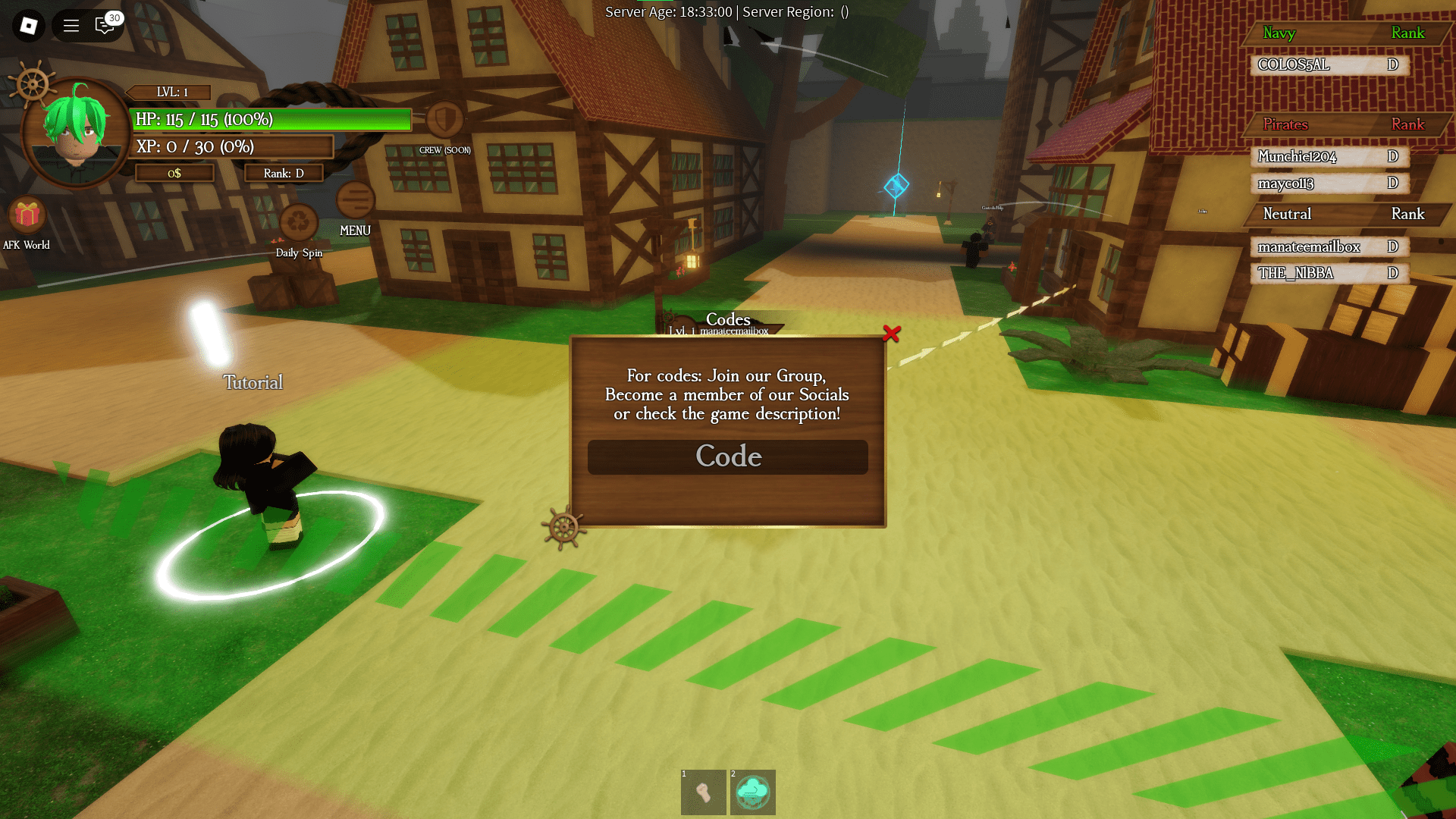Click the green HP progress bar
1456x819 pixels.
[x=270, y=120]
